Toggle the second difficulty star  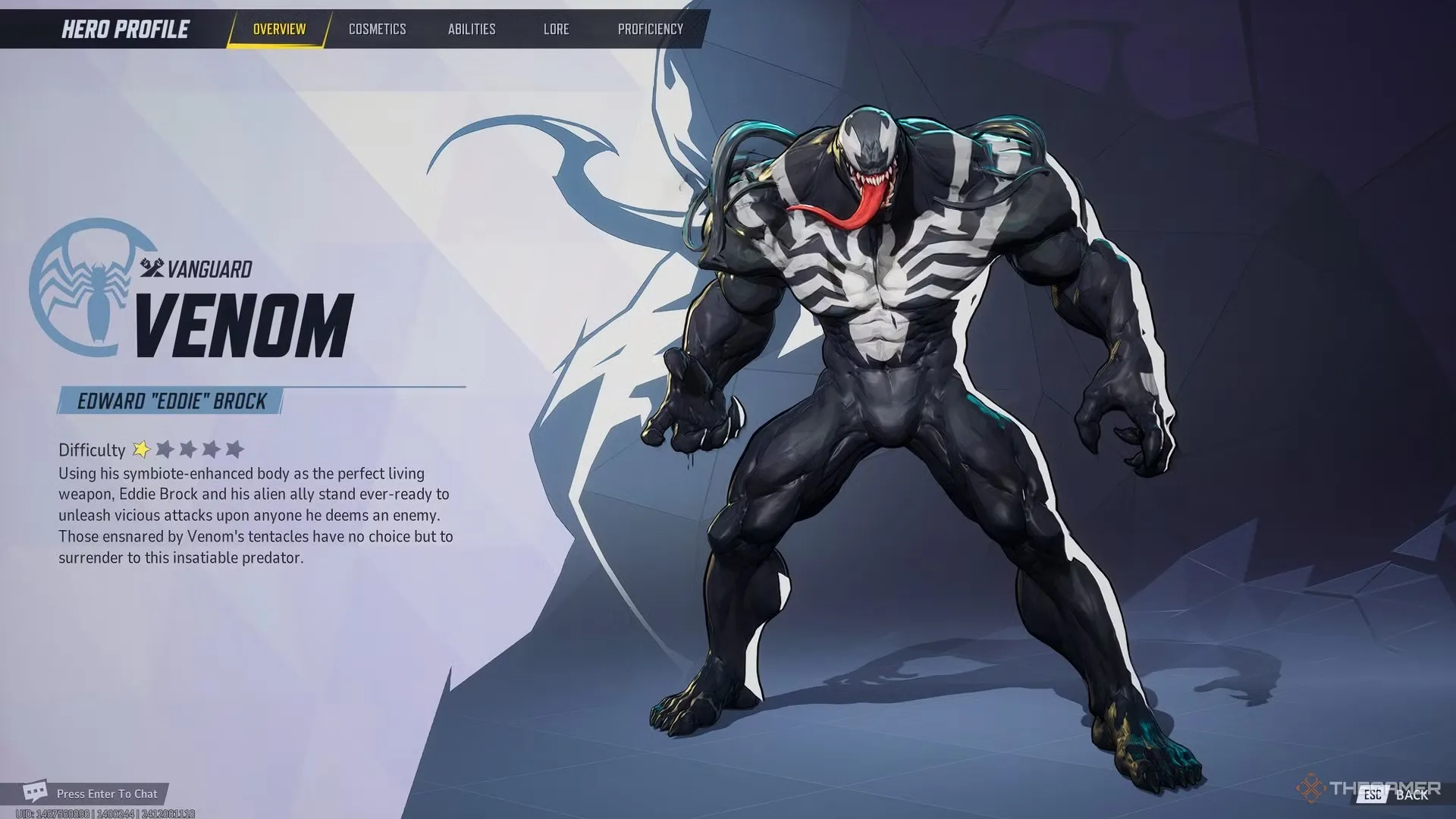click(163, 449)
